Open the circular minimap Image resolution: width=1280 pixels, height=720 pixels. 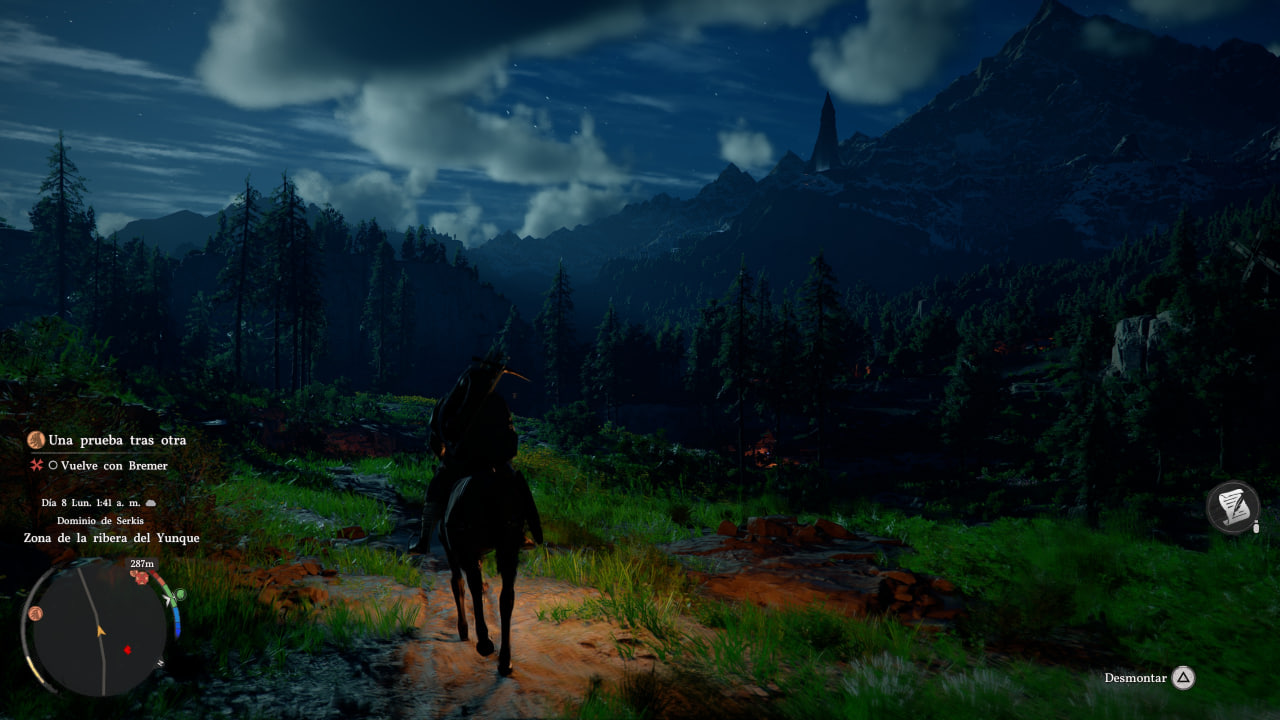pos(100,627)
